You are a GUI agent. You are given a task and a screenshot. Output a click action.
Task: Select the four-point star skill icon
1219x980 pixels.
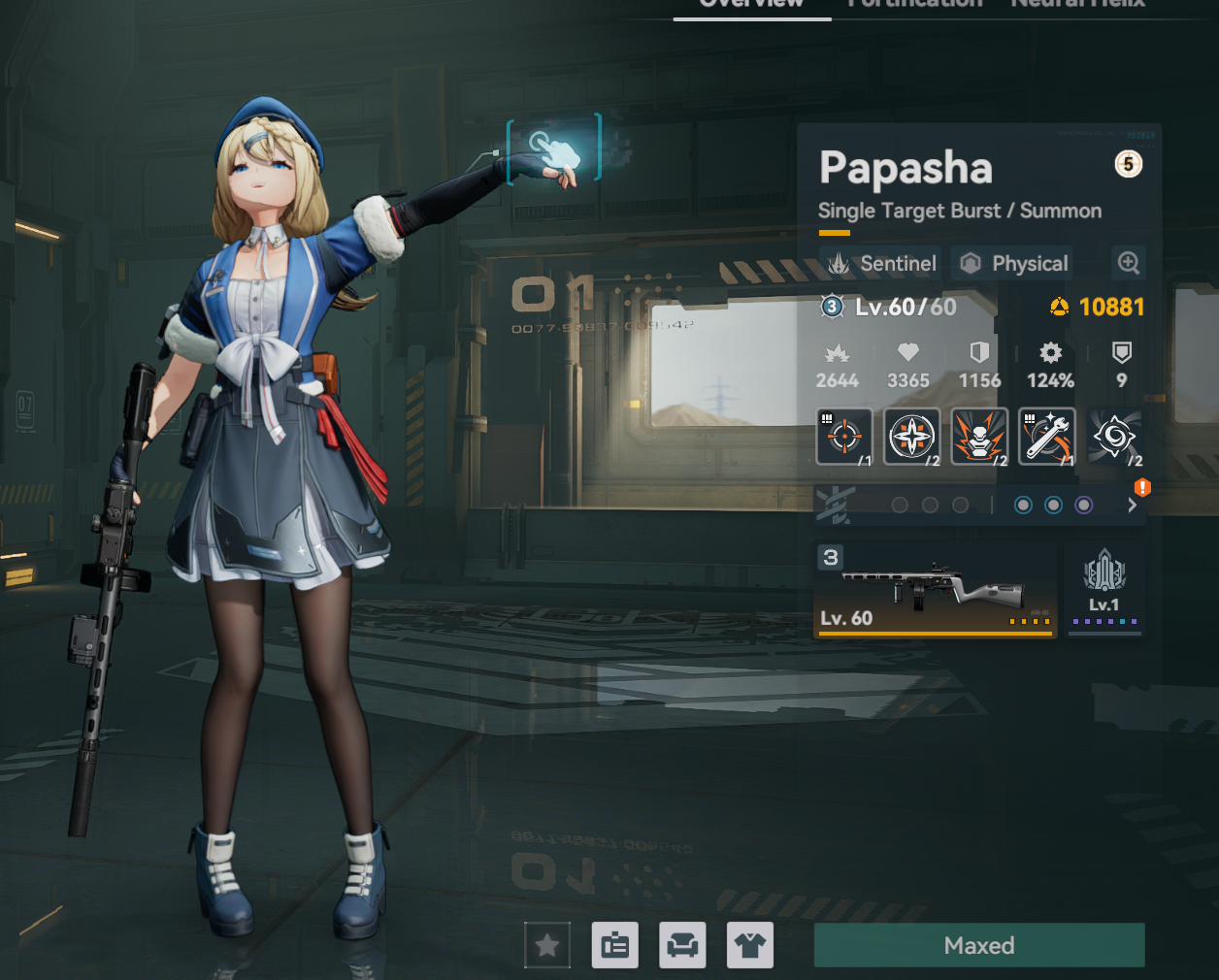pos(912,437)
